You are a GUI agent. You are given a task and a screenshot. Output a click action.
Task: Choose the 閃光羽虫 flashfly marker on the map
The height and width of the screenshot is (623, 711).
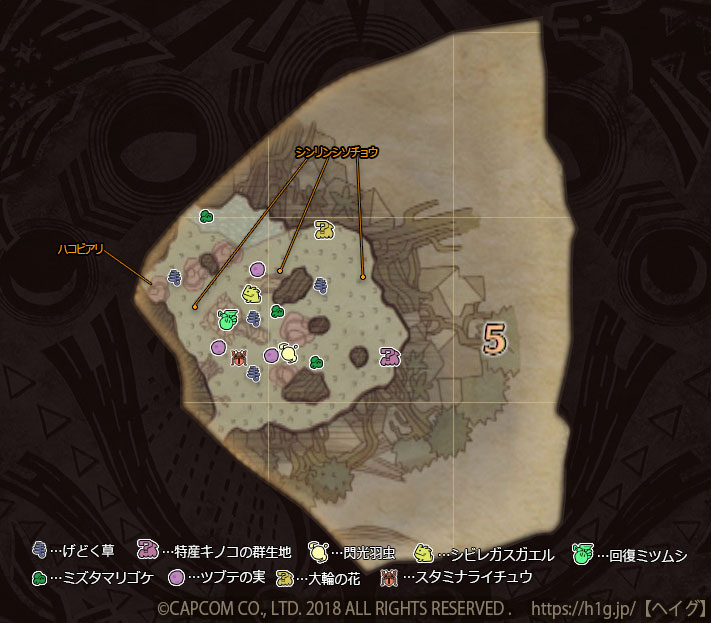[288, 352]
